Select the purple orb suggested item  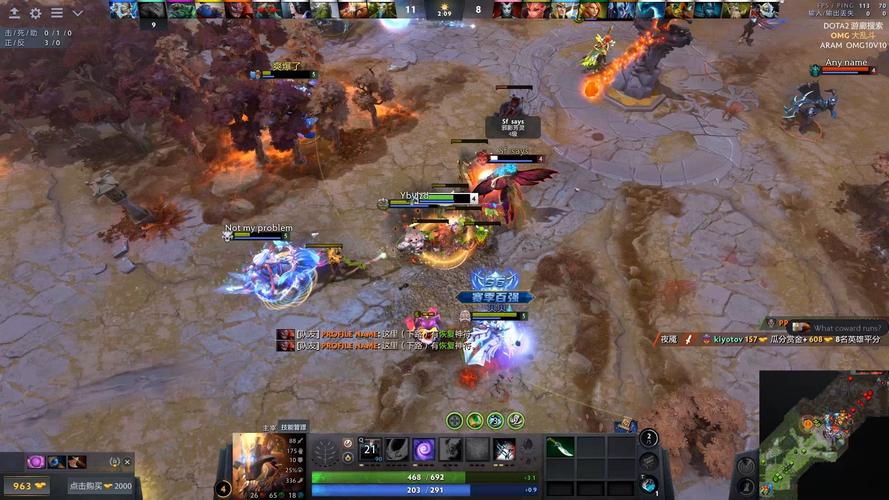point(36,462)
